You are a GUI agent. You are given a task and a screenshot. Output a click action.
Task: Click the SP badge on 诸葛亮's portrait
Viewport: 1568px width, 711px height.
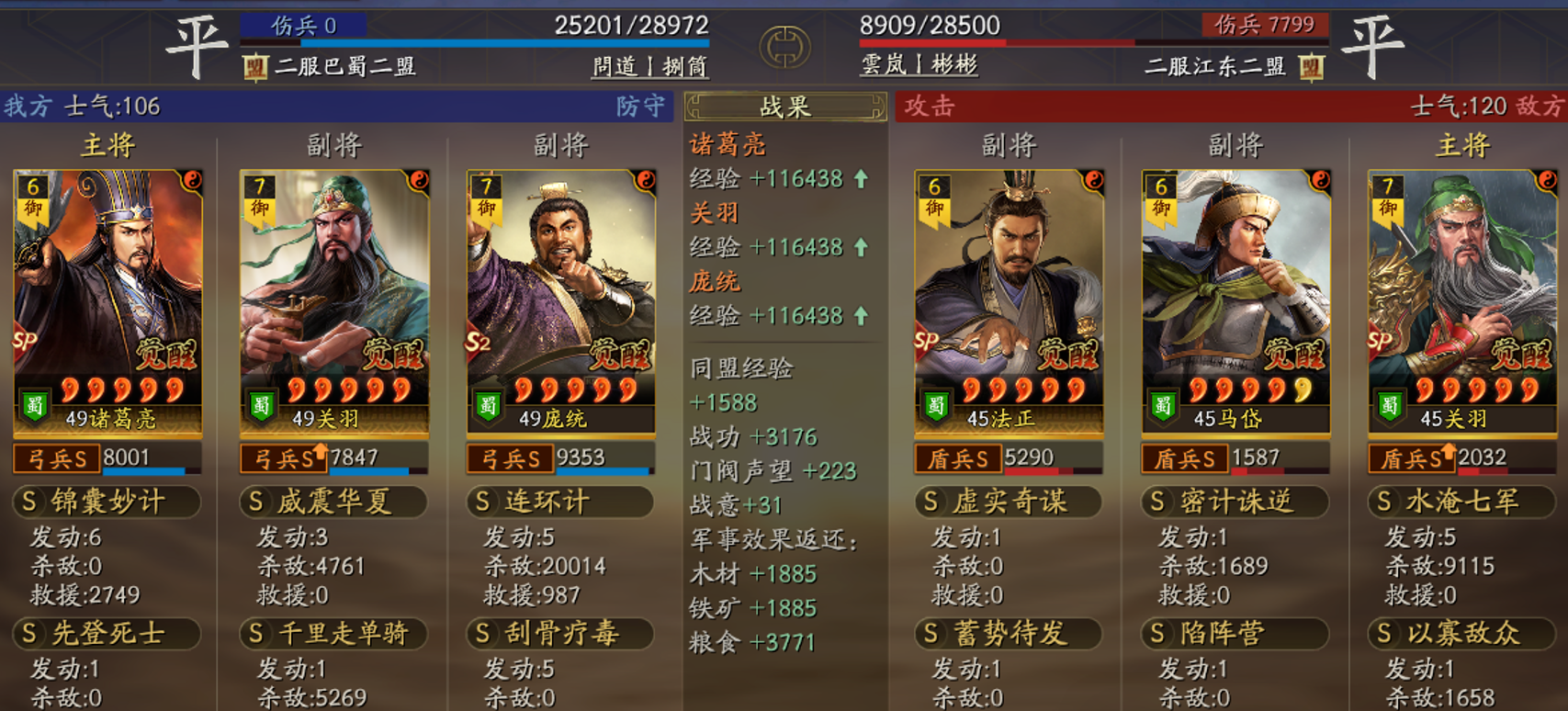(x=25, y=340)
